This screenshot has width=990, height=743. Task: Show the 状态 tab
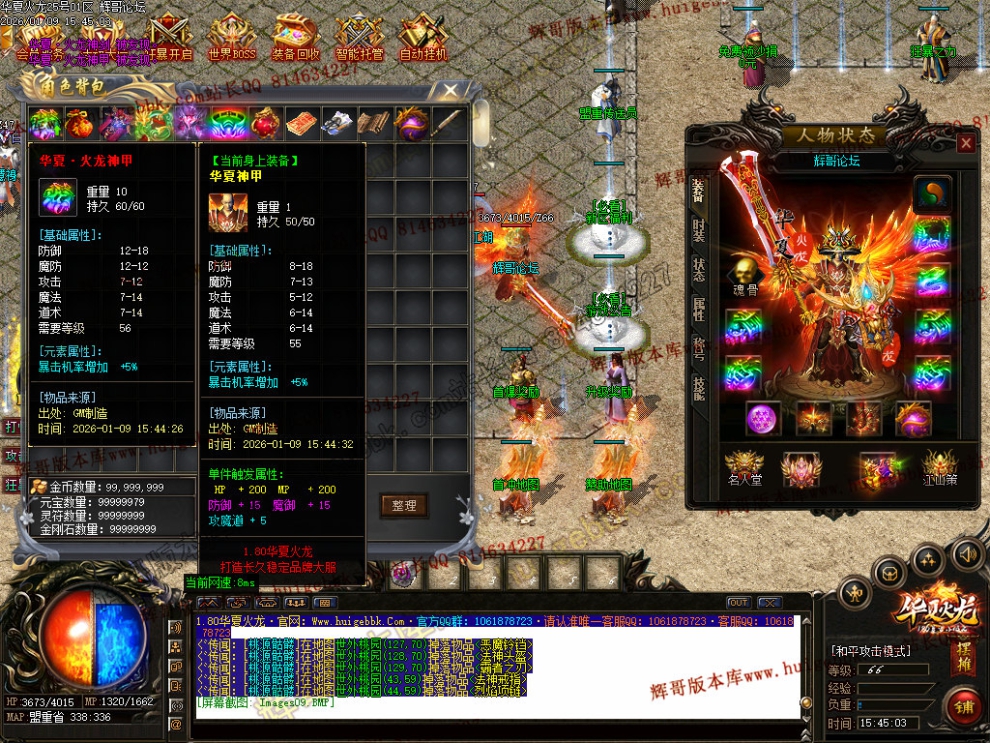click(x=698, y=270)
